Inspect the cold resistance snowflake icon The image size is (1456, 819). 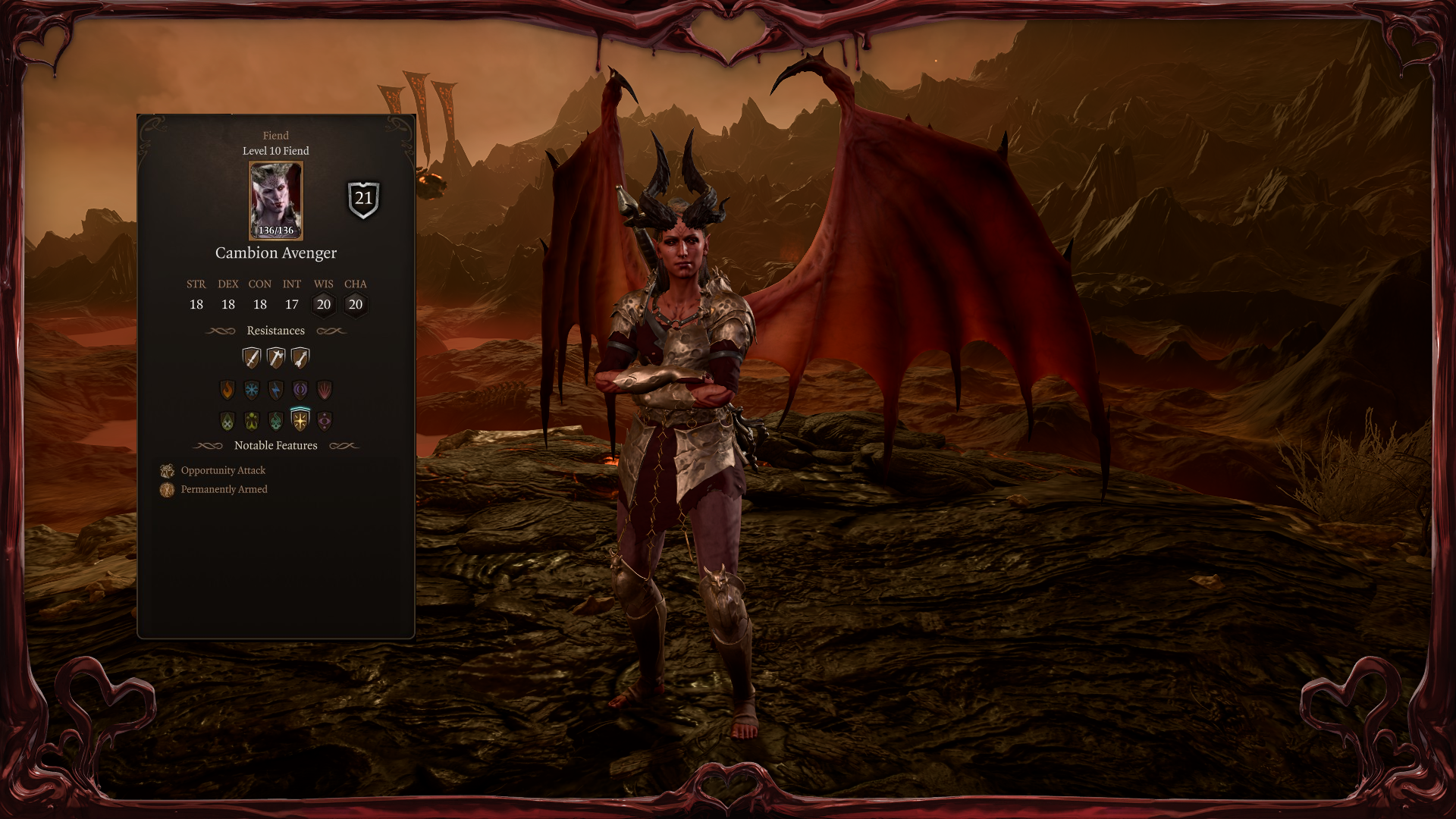(x=251, y=390)
